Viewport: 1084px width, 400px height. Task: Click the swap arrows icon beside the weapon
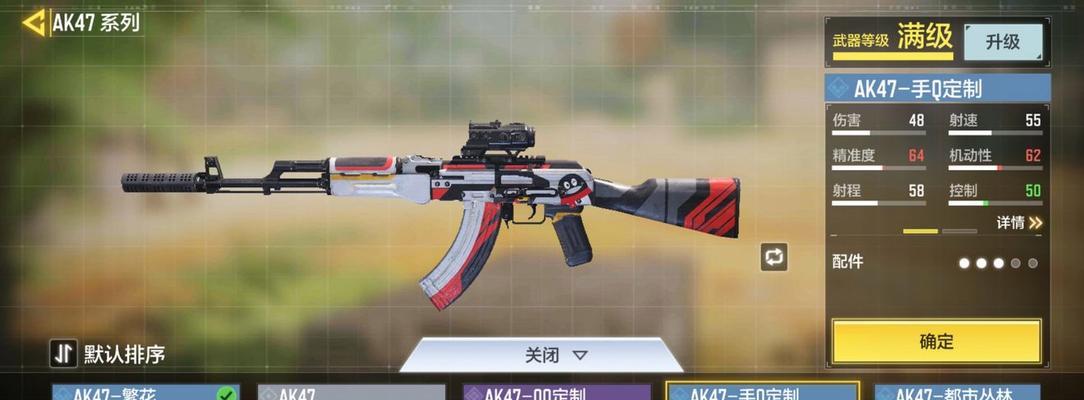tap(773, 257)
